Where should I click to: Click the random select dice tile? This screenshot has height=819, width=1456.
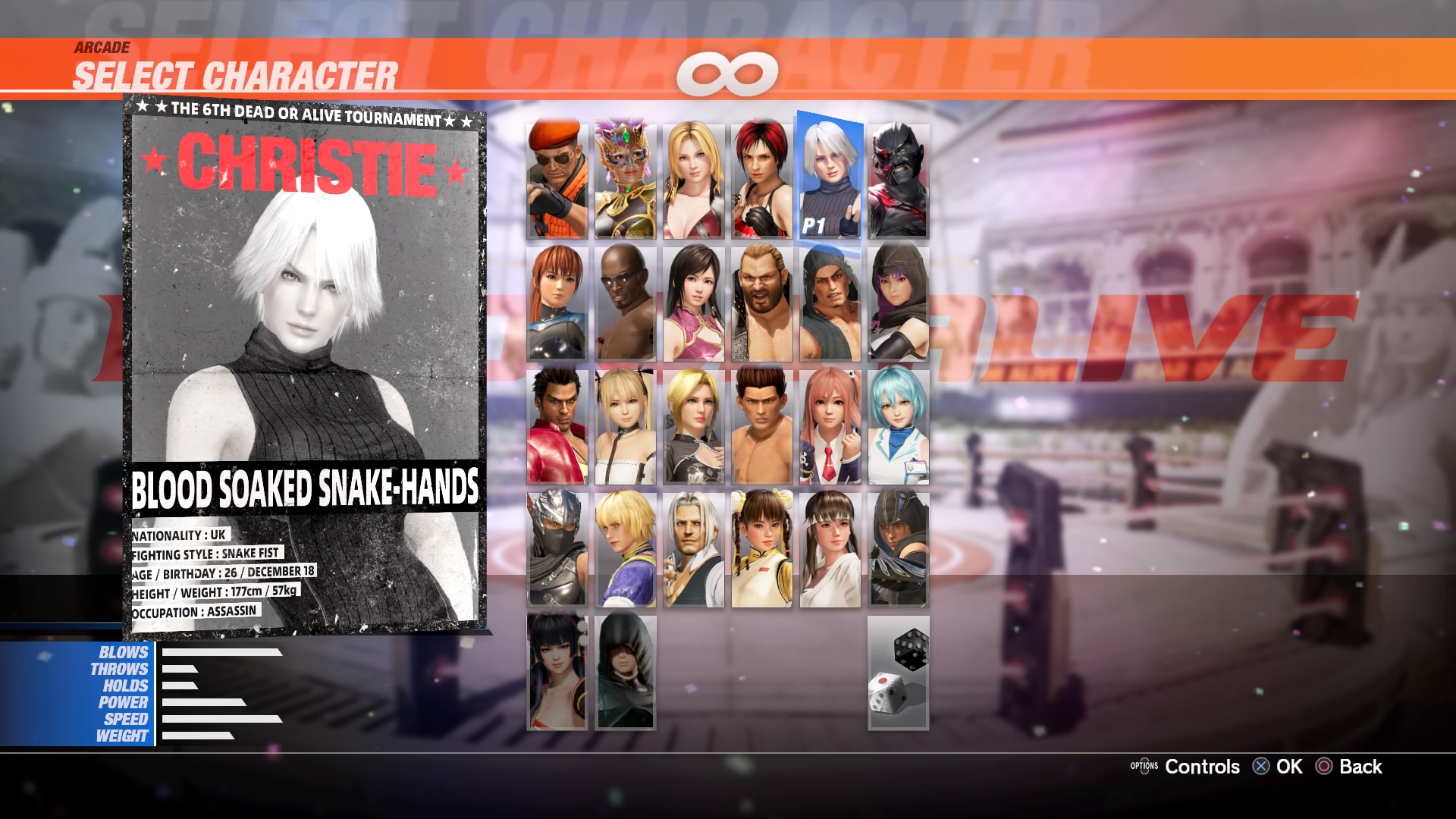[899, 675]
